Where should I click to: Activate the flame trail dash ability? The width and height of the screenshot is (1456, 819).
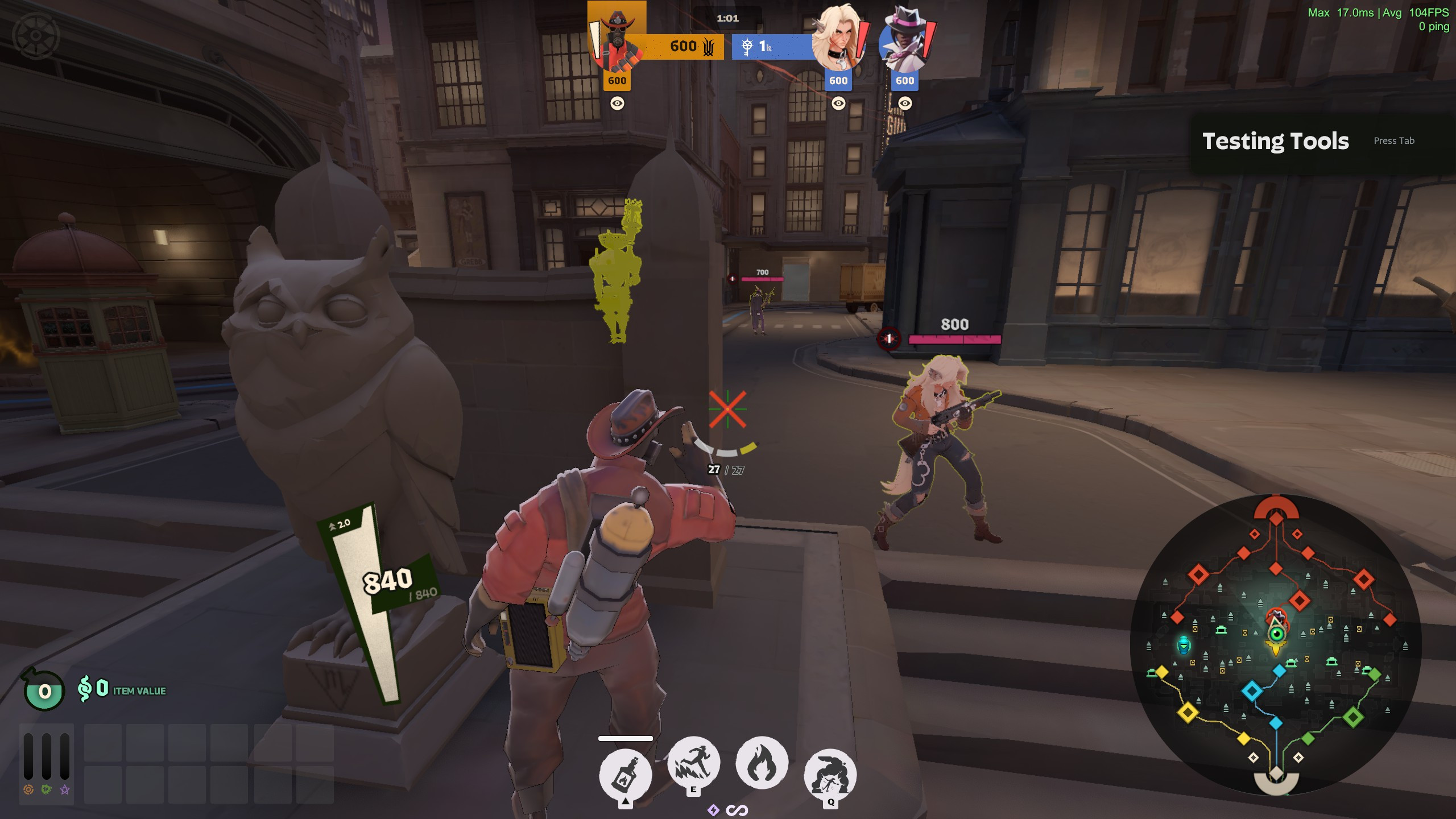693,763
